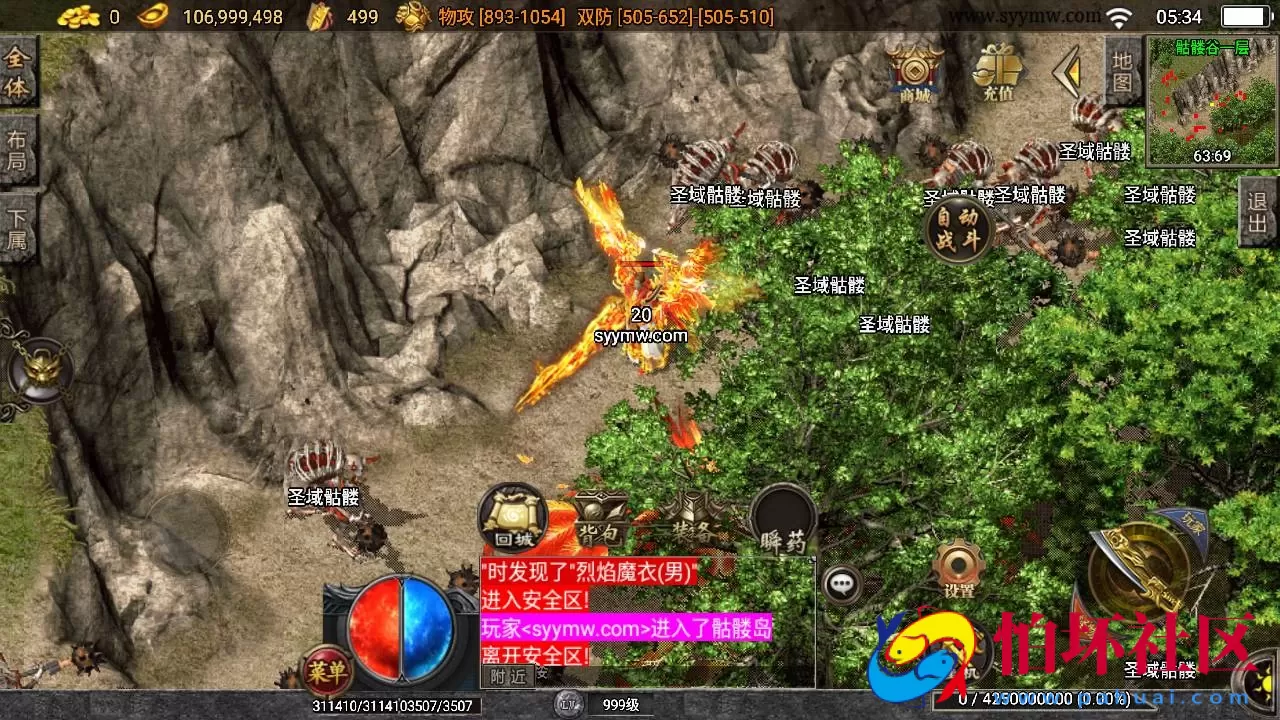Select the 布局 tab on the left sidebar
Viewport: 1280px width, 720px height.
click(x=18, y=150)
